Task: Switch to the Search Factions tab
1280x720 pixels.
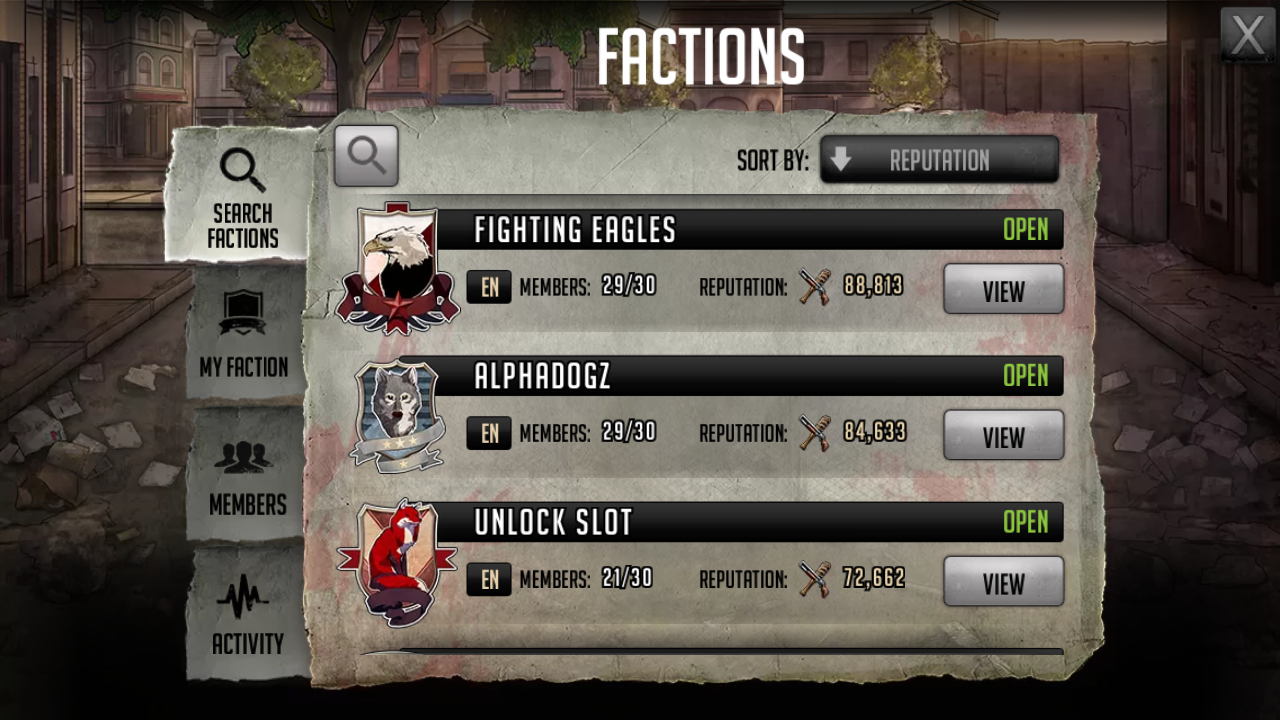Action: click(243, 197)
